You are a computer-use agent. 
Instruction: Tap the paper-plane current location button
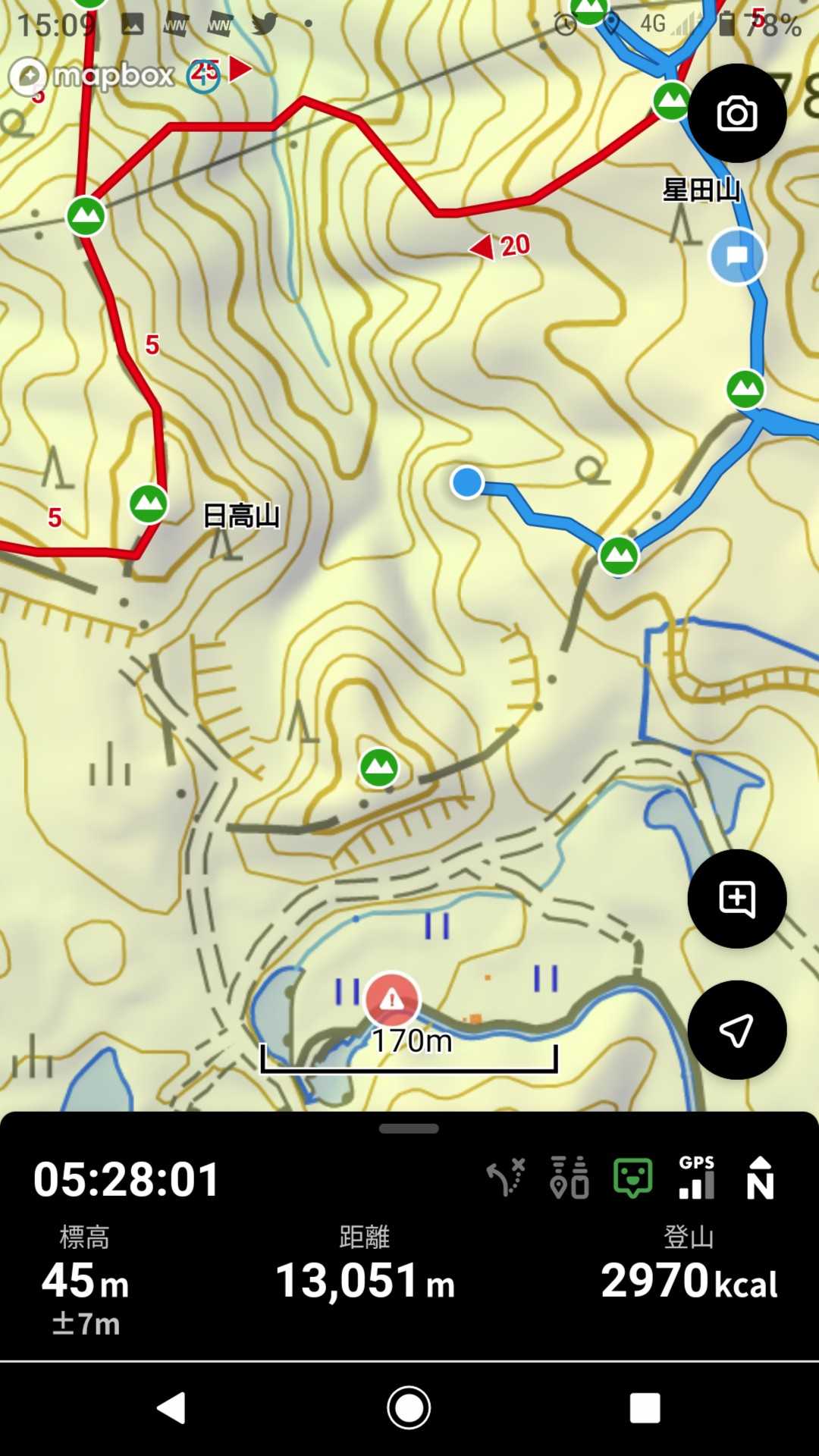(x=736, y=1030)
